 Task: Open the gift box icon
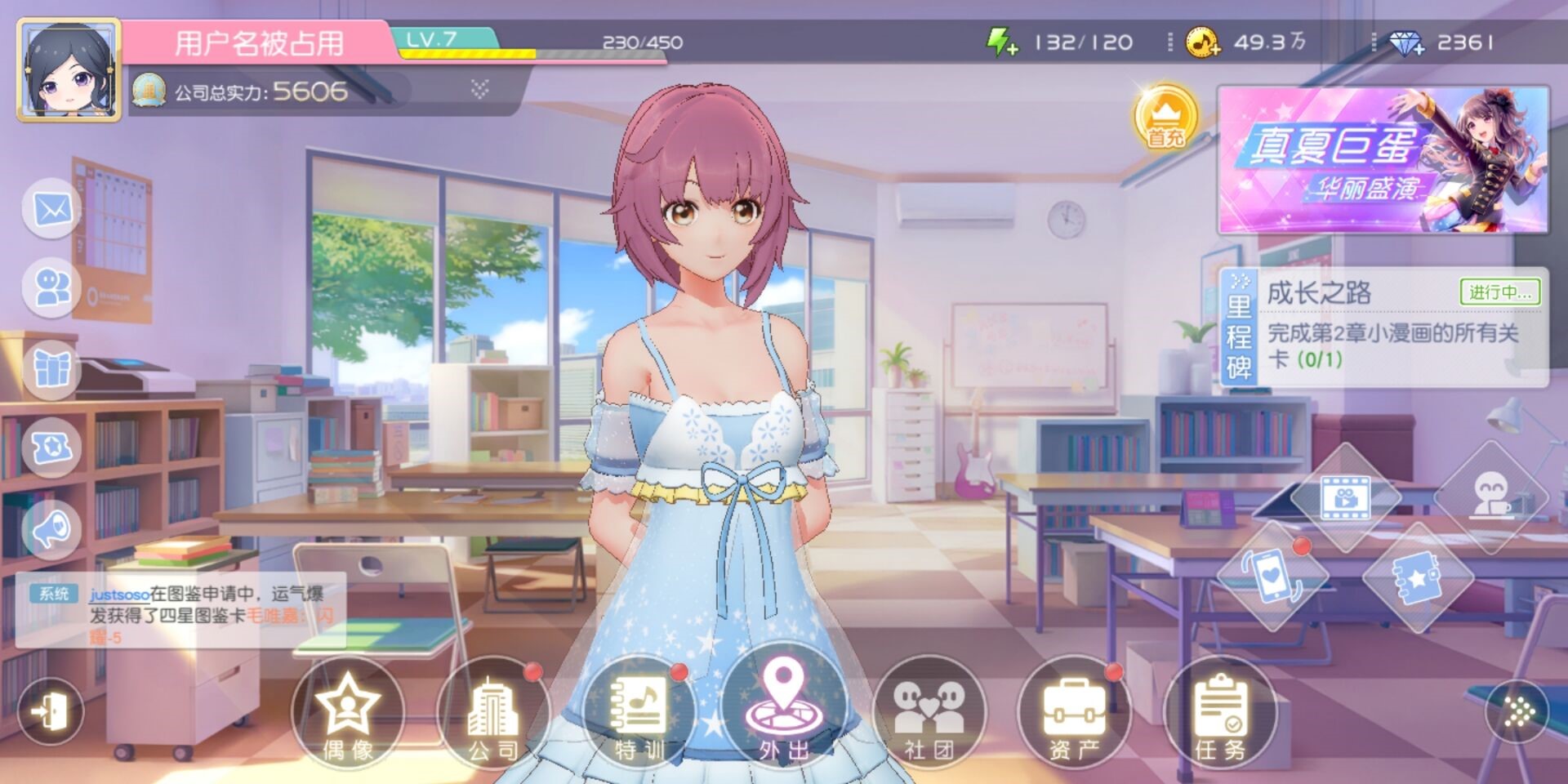tap(52, 368)
